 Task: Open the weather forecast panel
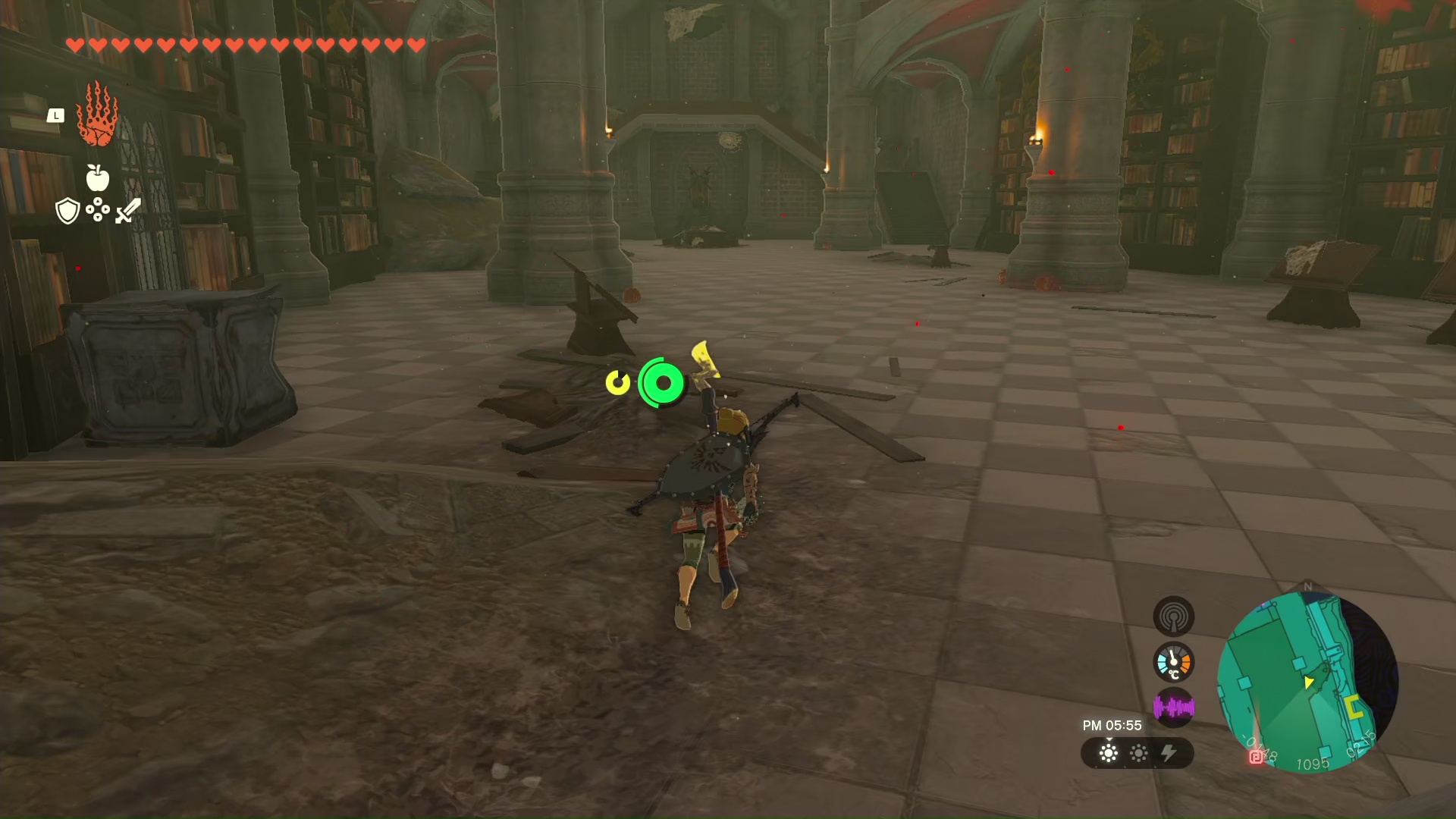1137,753
